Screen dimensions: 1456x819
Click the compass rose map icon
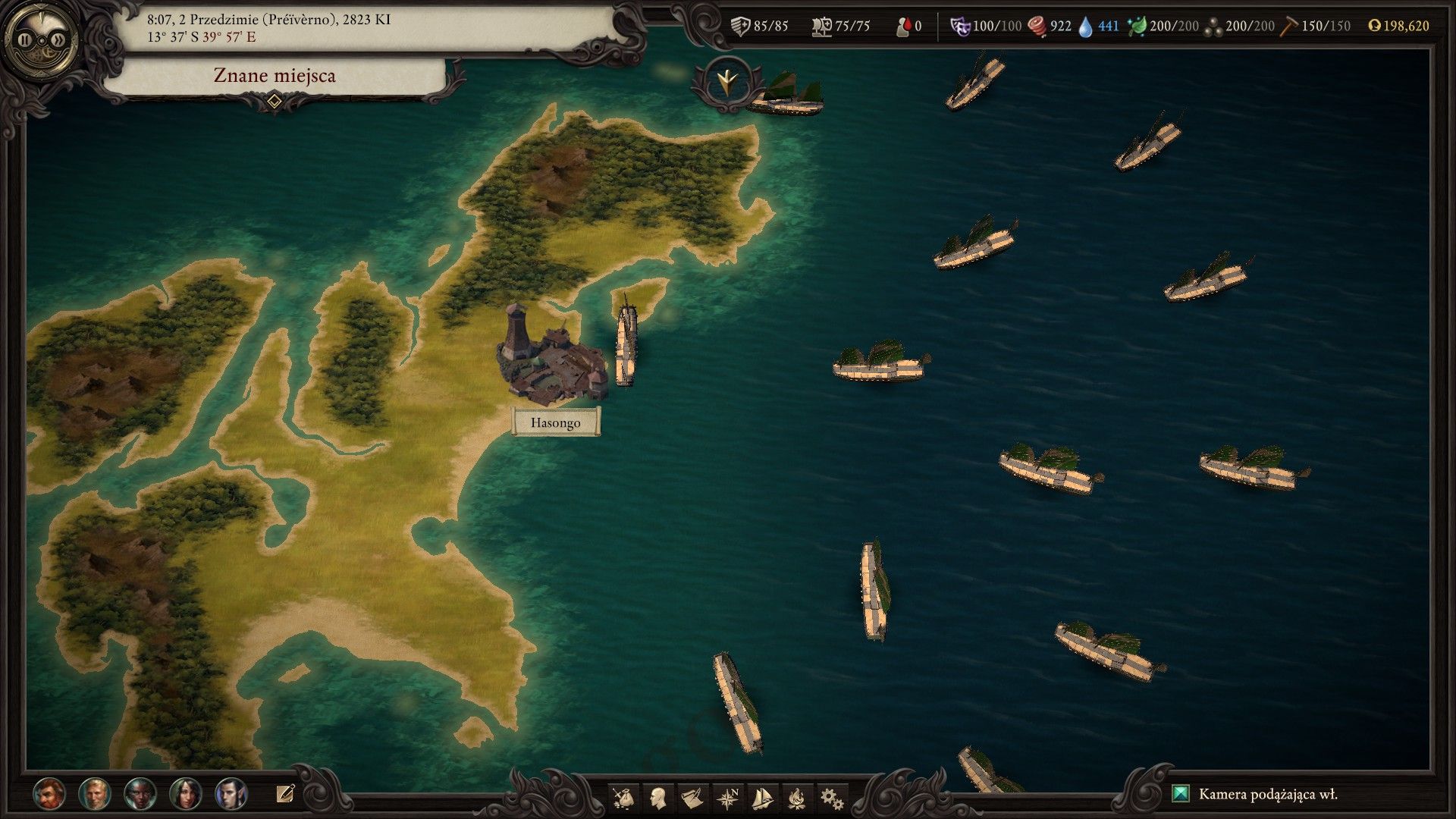pos(728,798)
